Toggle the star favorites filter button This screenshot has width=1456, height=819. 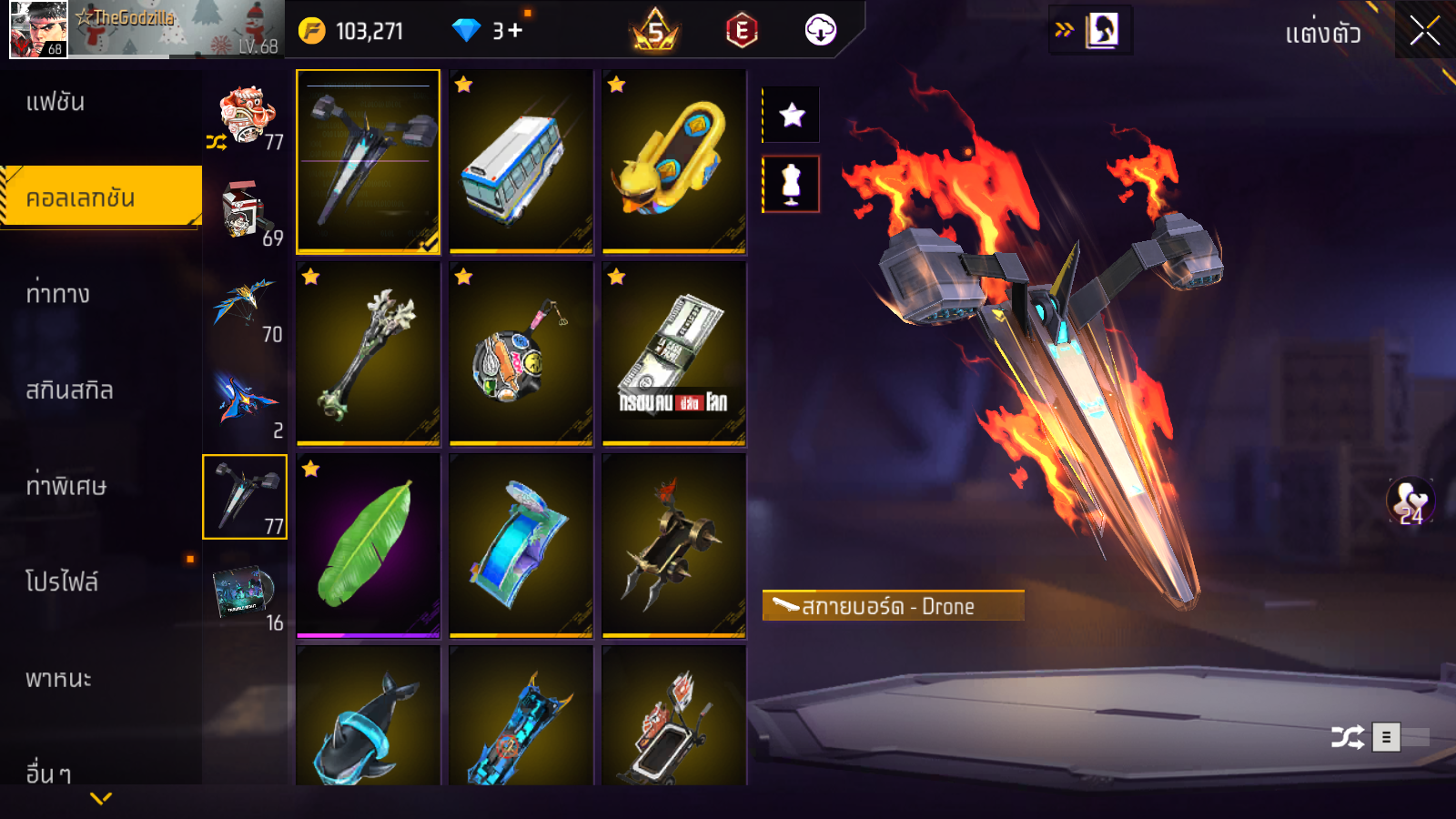tap(792, 115)
